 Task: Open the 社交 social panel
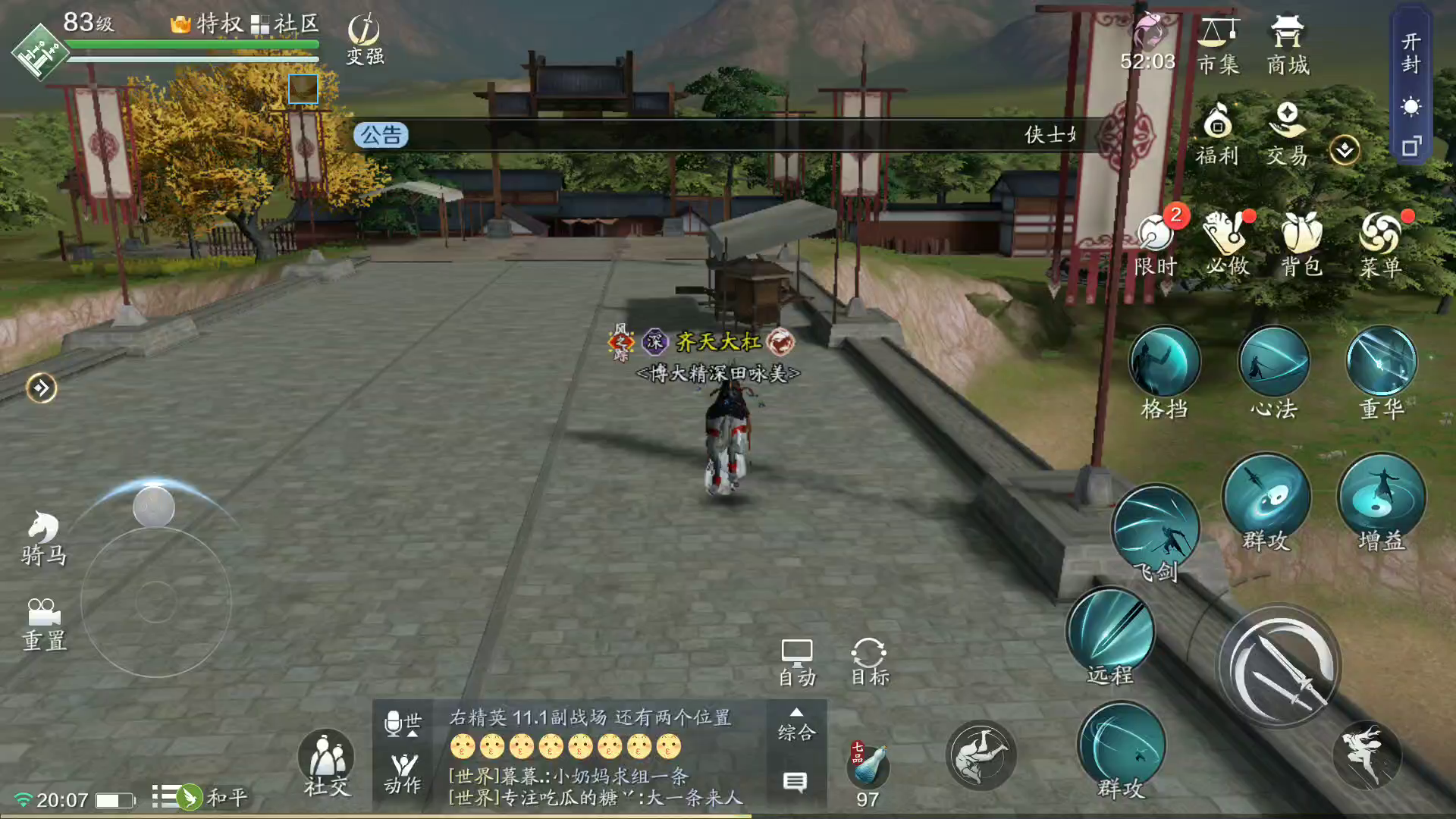327,762
